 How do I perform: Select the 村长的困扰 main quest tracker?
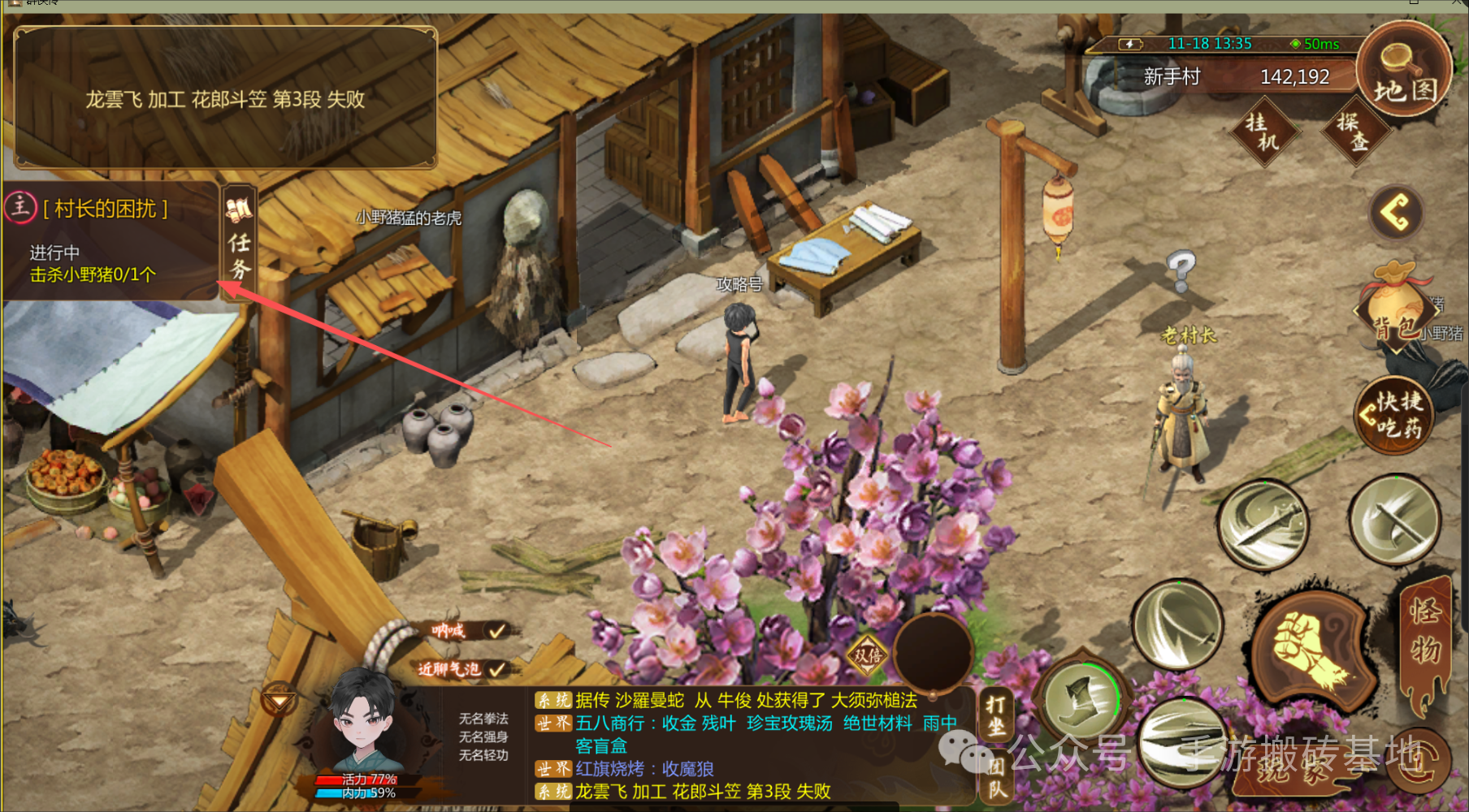coord(106,209)
